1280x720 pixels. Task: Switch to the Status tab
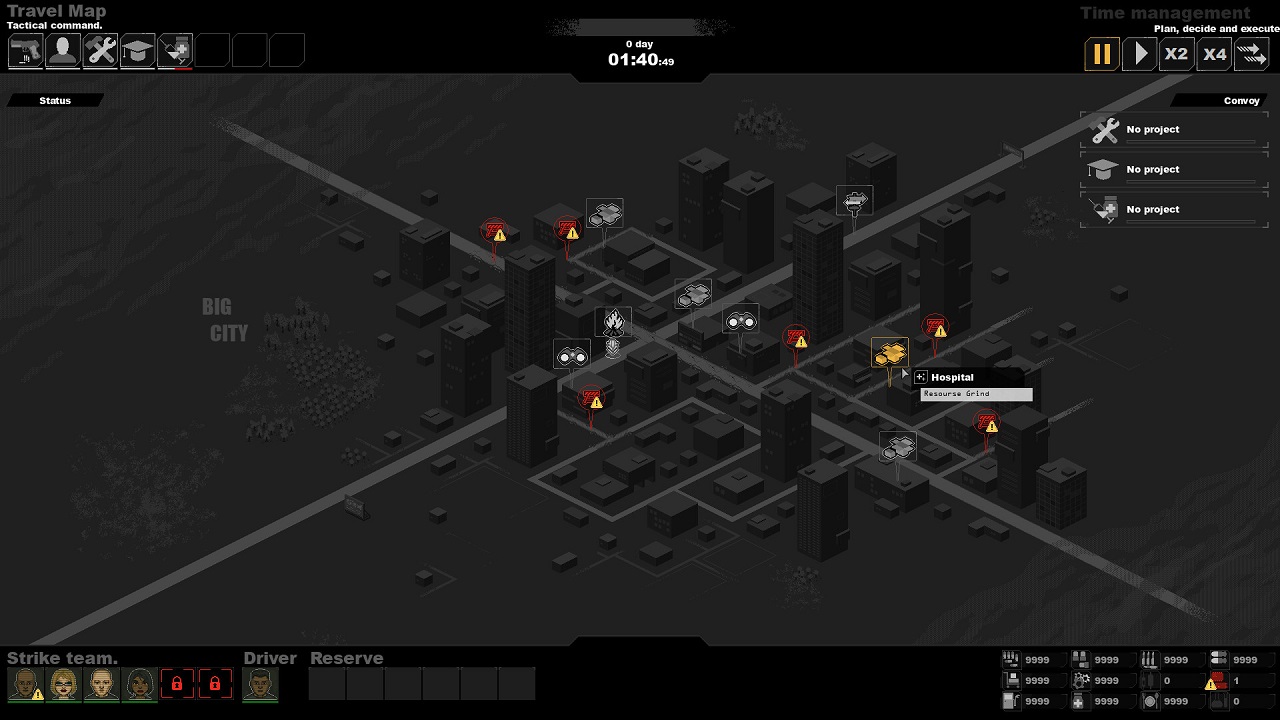click(54, 100)
